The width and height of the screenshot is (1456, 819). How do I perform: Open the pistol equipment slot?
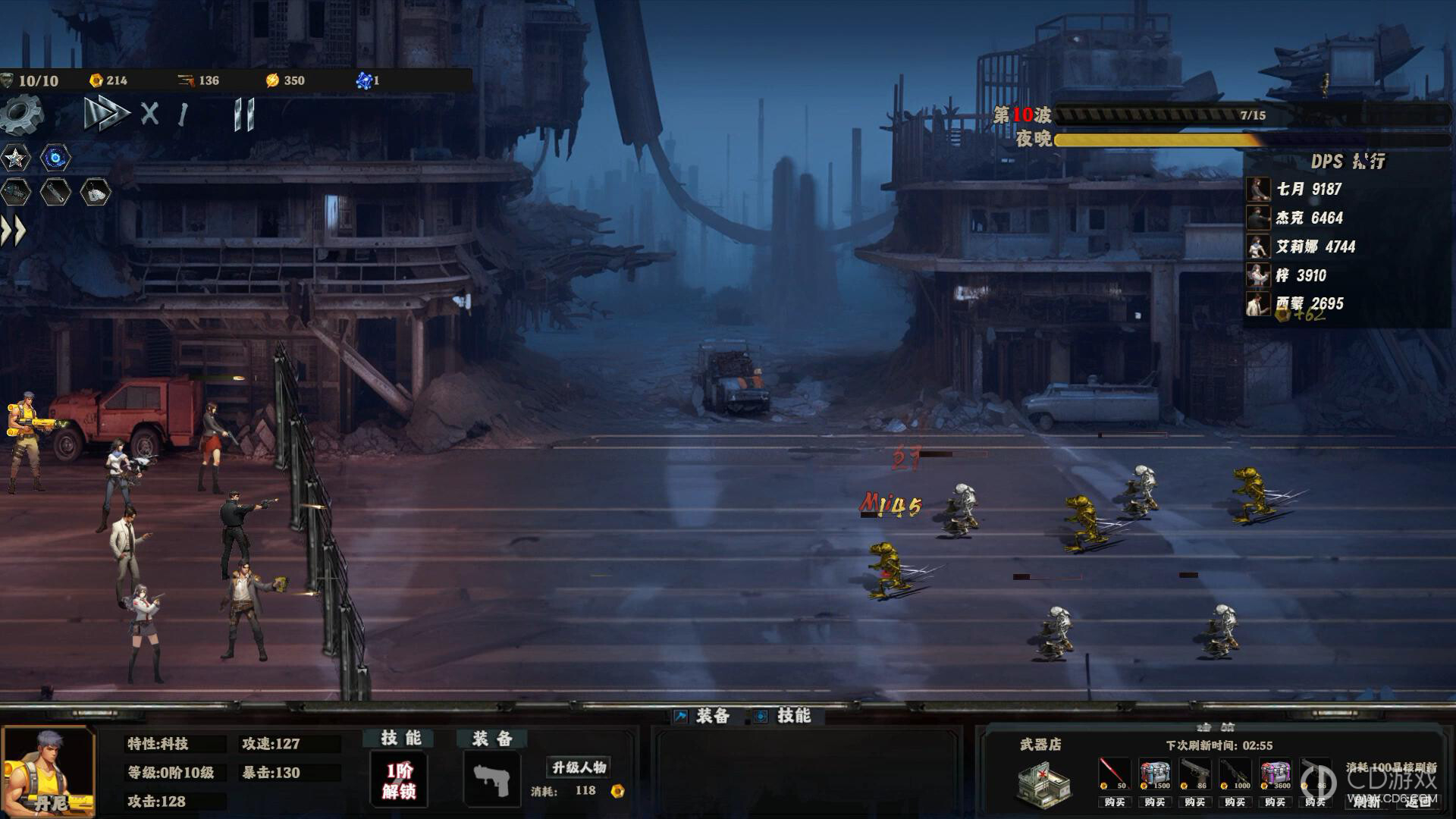491,780
